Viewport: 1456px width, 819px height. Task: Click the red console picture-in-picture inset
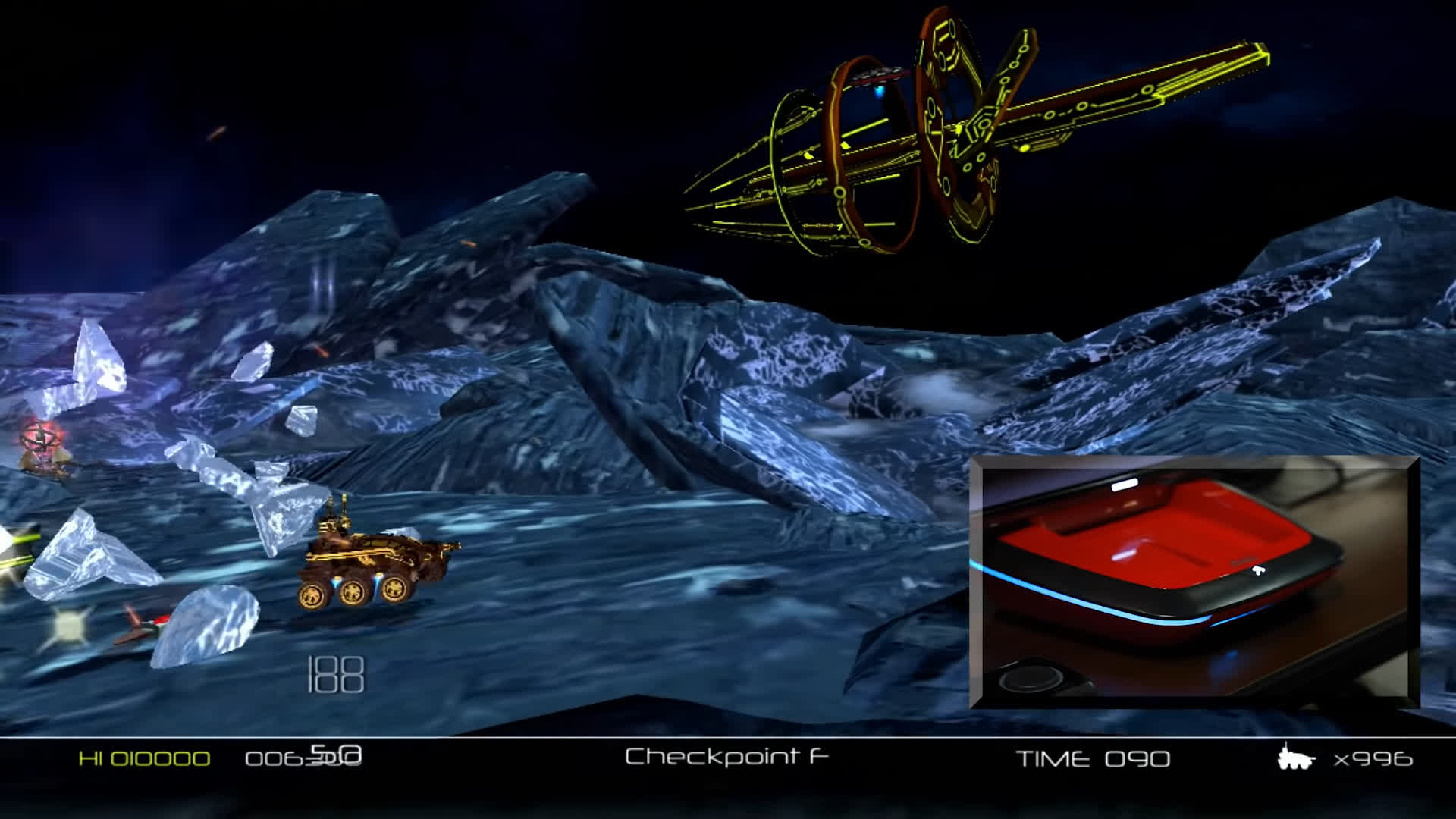click(x=1194, y=582)
